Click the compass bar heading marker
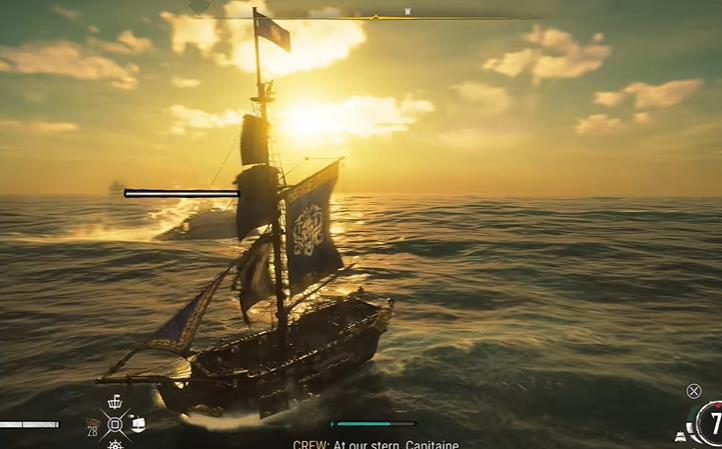The width and height of the screenshot is (722, 449). coord(375,17)
